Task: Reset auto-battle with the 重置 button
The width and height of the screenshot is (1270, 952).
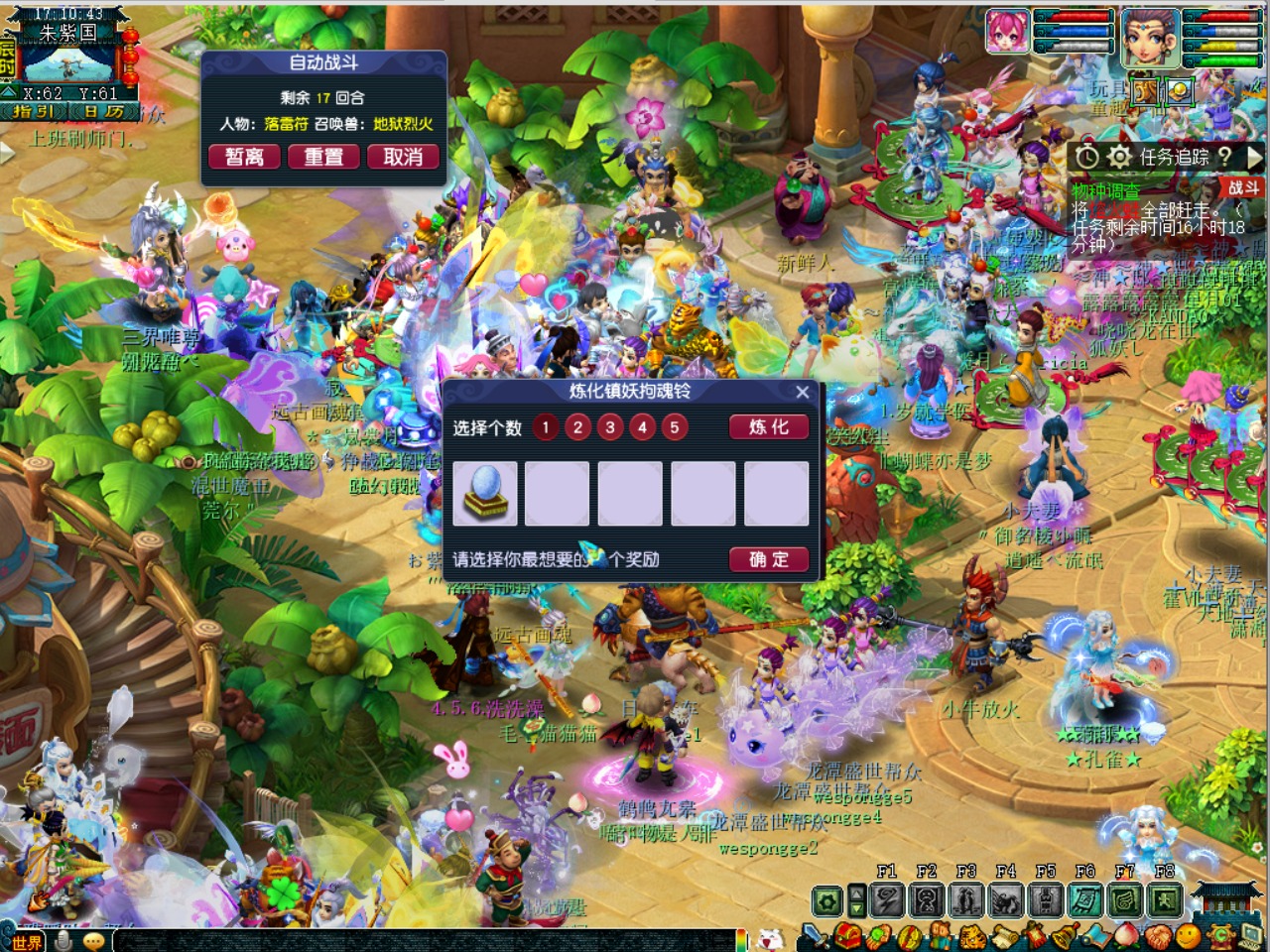Action: (x=323, y=157)
